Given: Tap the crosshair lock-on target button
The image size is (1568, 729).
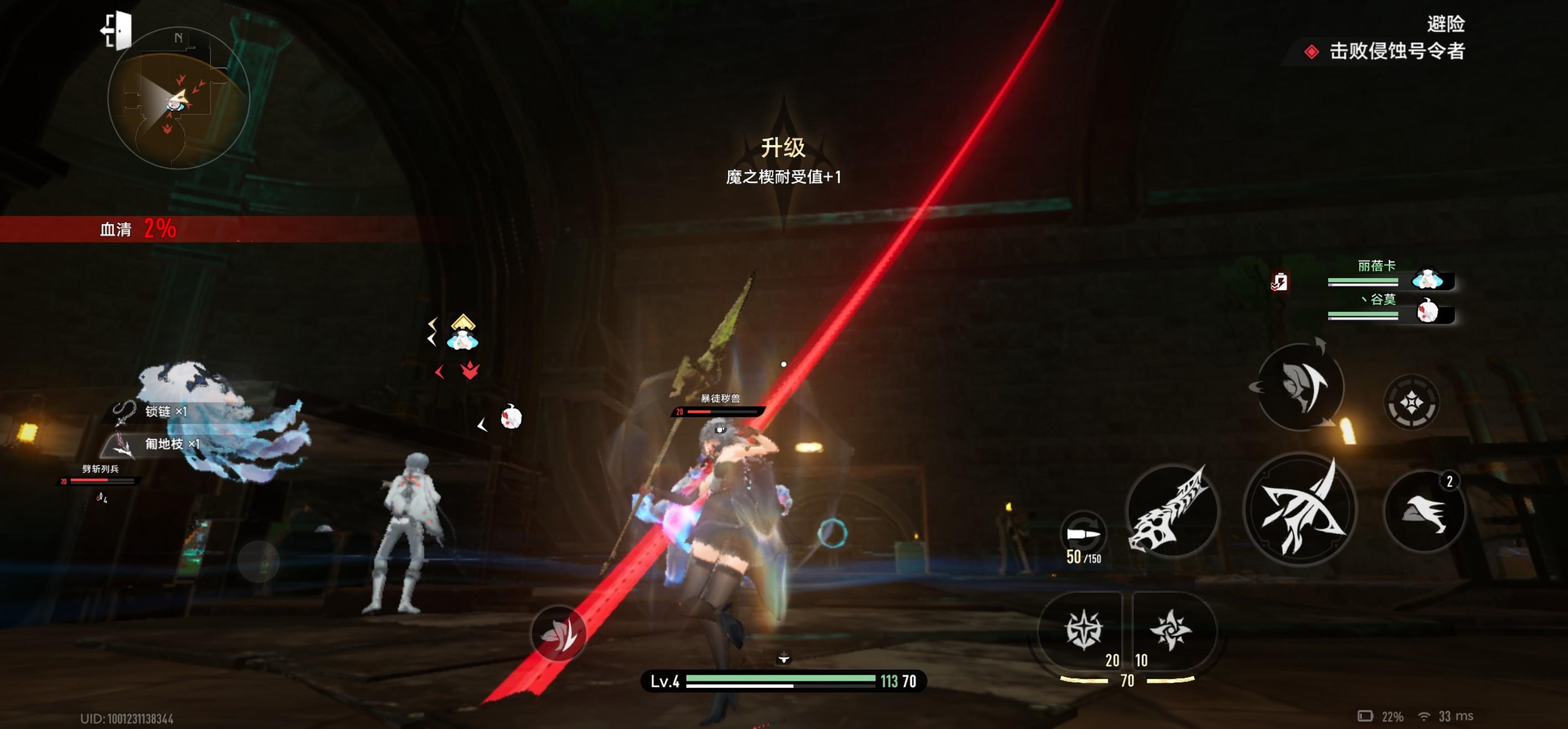Looking at the screenshot, I should 1411,403.
